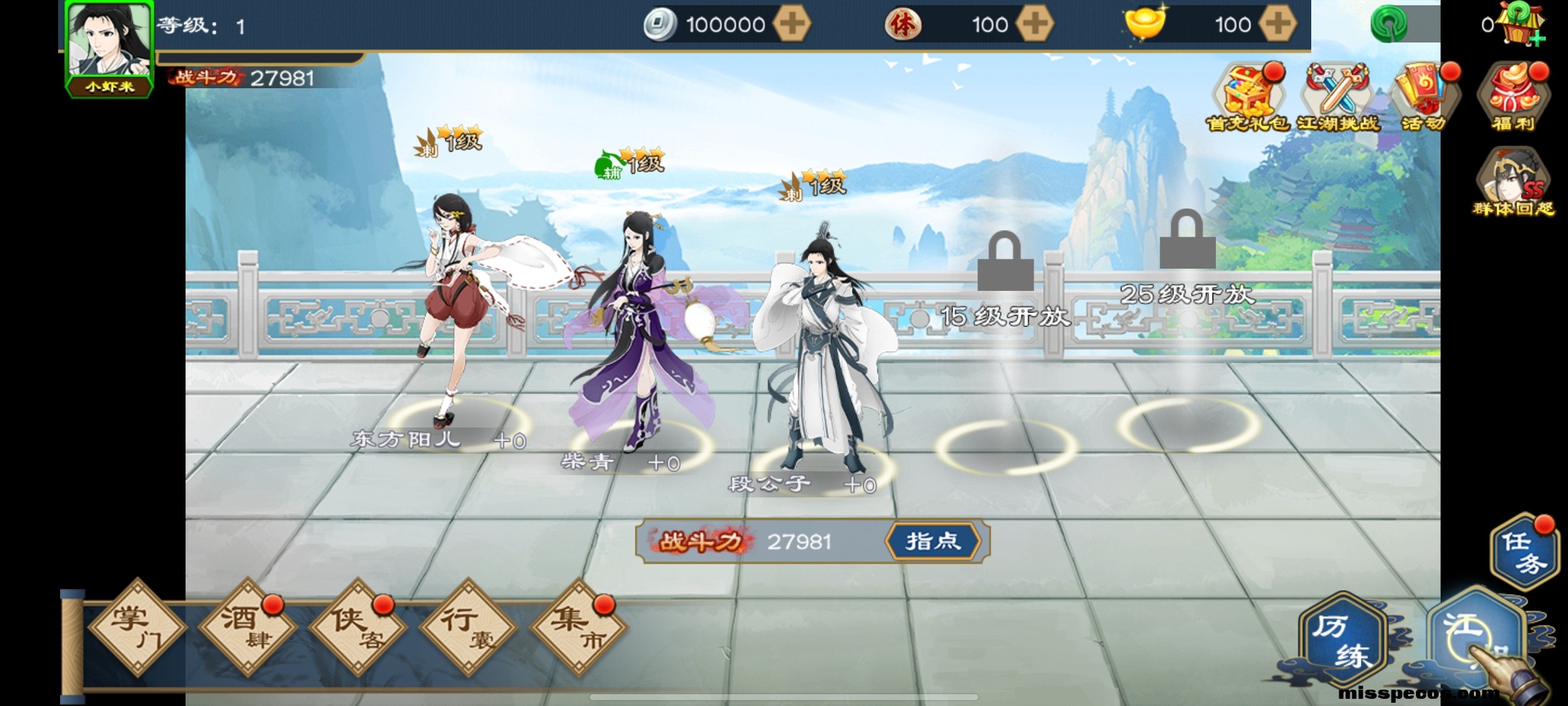1568x706 pixels.
Task: Show the 活动 events panel
Action: (1424, 98)
